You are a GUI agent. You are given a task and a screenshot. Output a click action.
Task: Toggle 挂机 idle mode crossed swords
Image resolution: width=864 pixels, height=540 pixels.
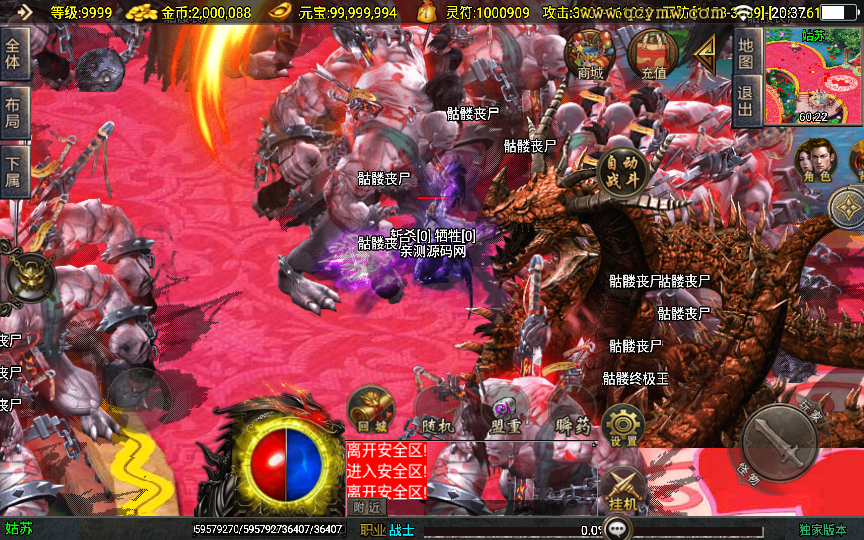point(622,488)
